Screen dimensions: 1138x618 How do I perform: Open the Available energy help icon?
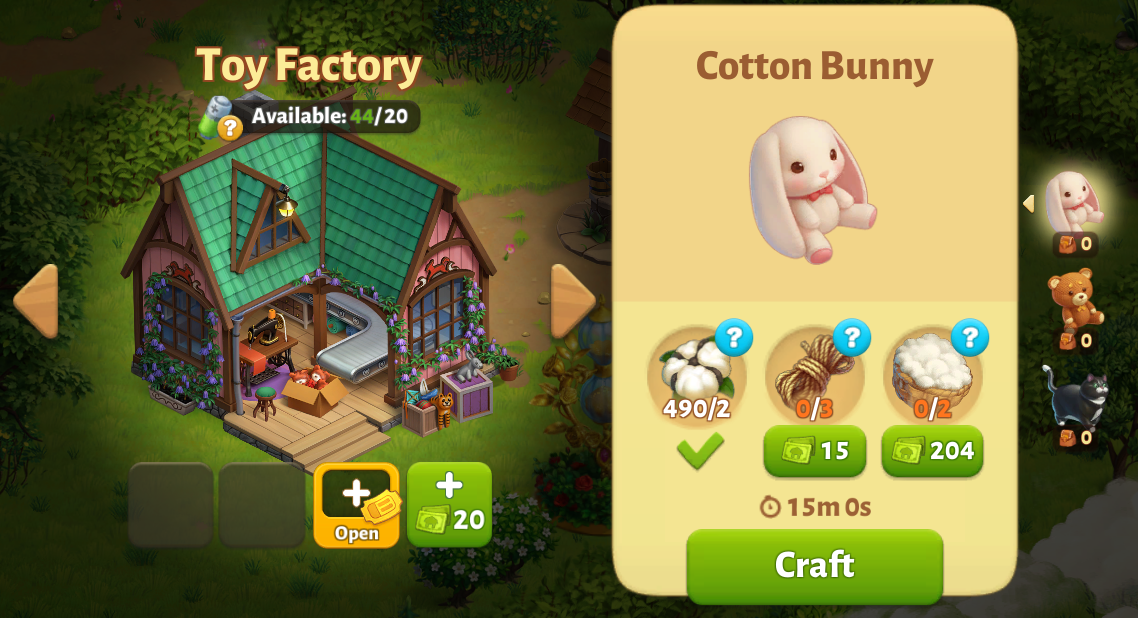tap(230, 127)
